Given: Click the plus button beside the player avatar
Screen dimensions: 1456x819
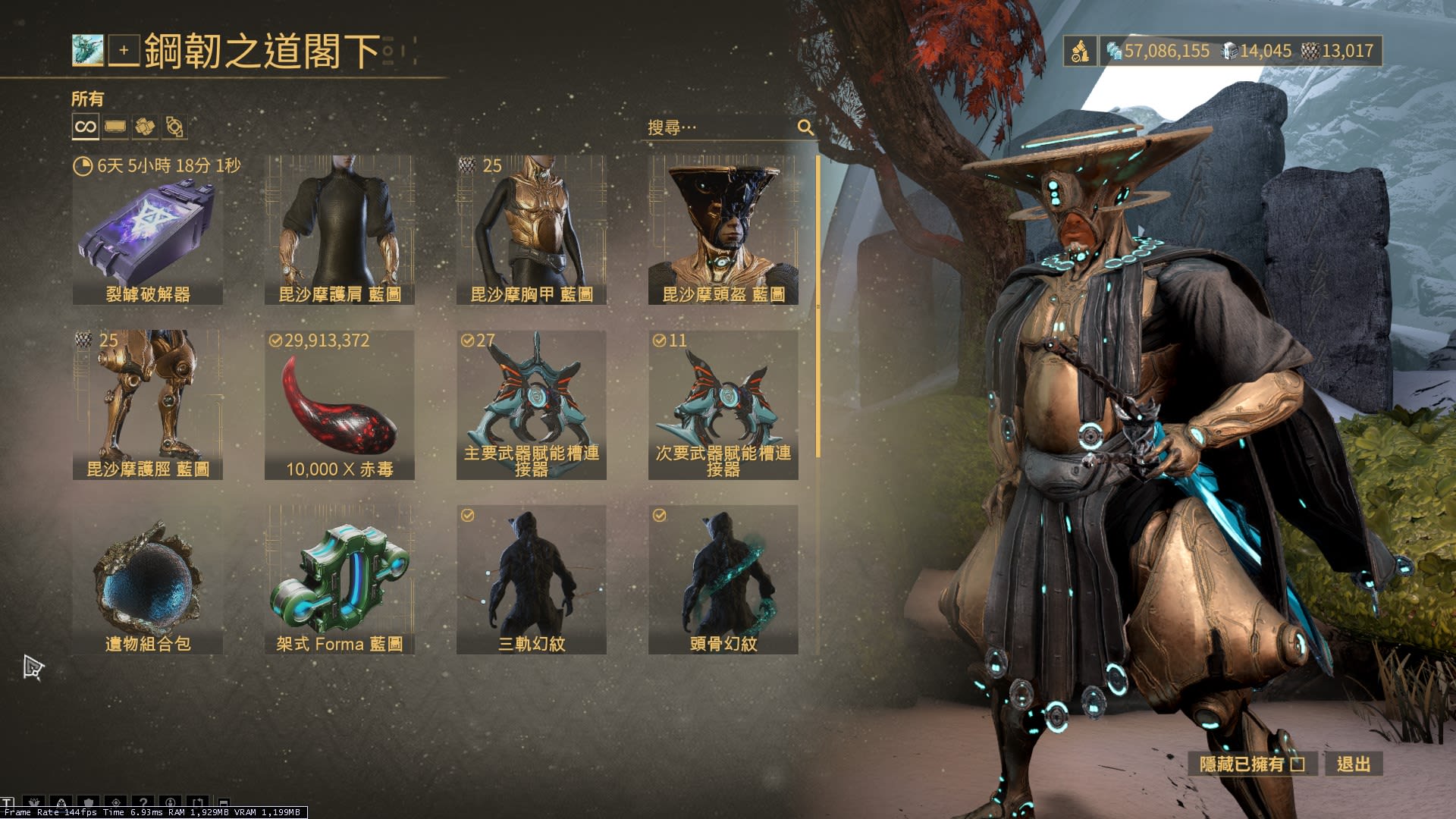Looking at the screenshot, I should click(x=124, y=51).
